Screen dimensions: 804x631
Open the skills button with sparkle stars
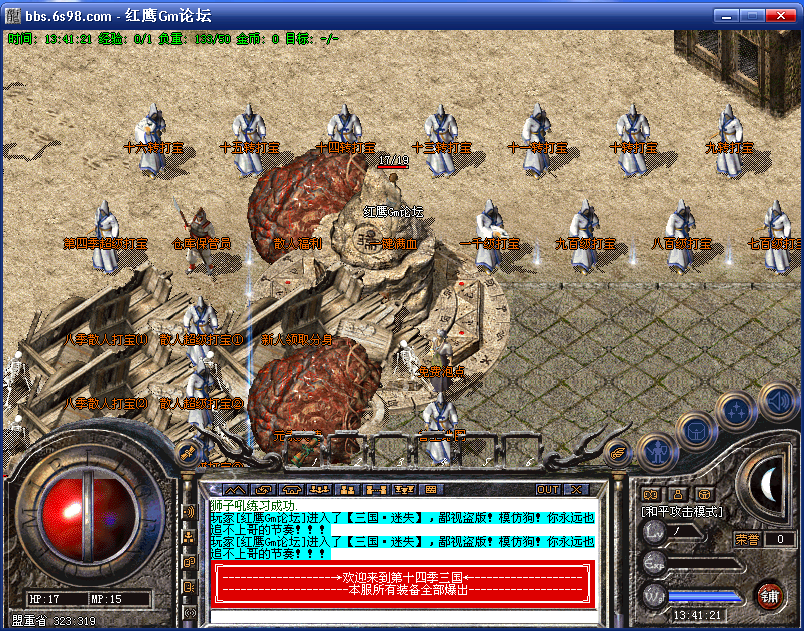(736, 411)
